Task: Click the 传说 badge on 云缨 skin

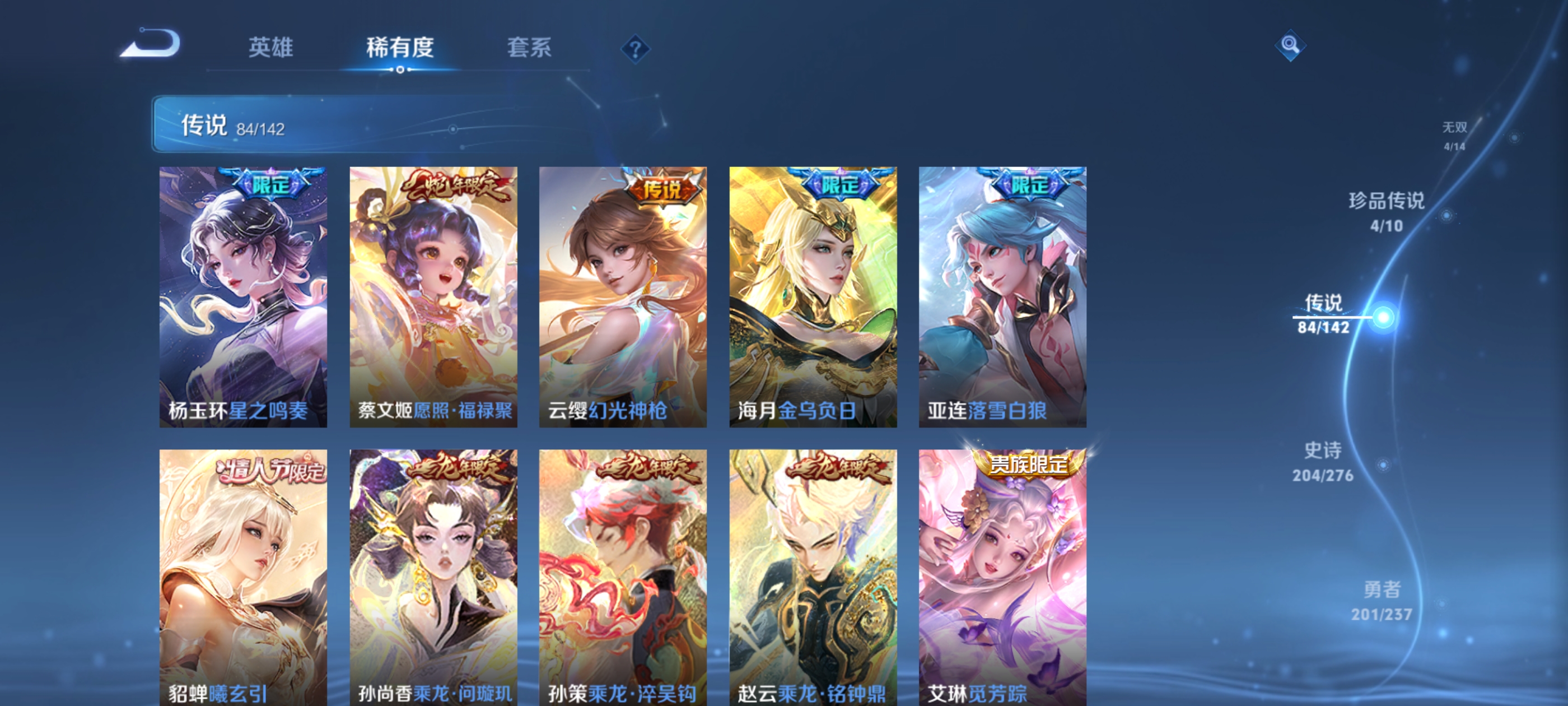Action: click(x=660, y=191)
